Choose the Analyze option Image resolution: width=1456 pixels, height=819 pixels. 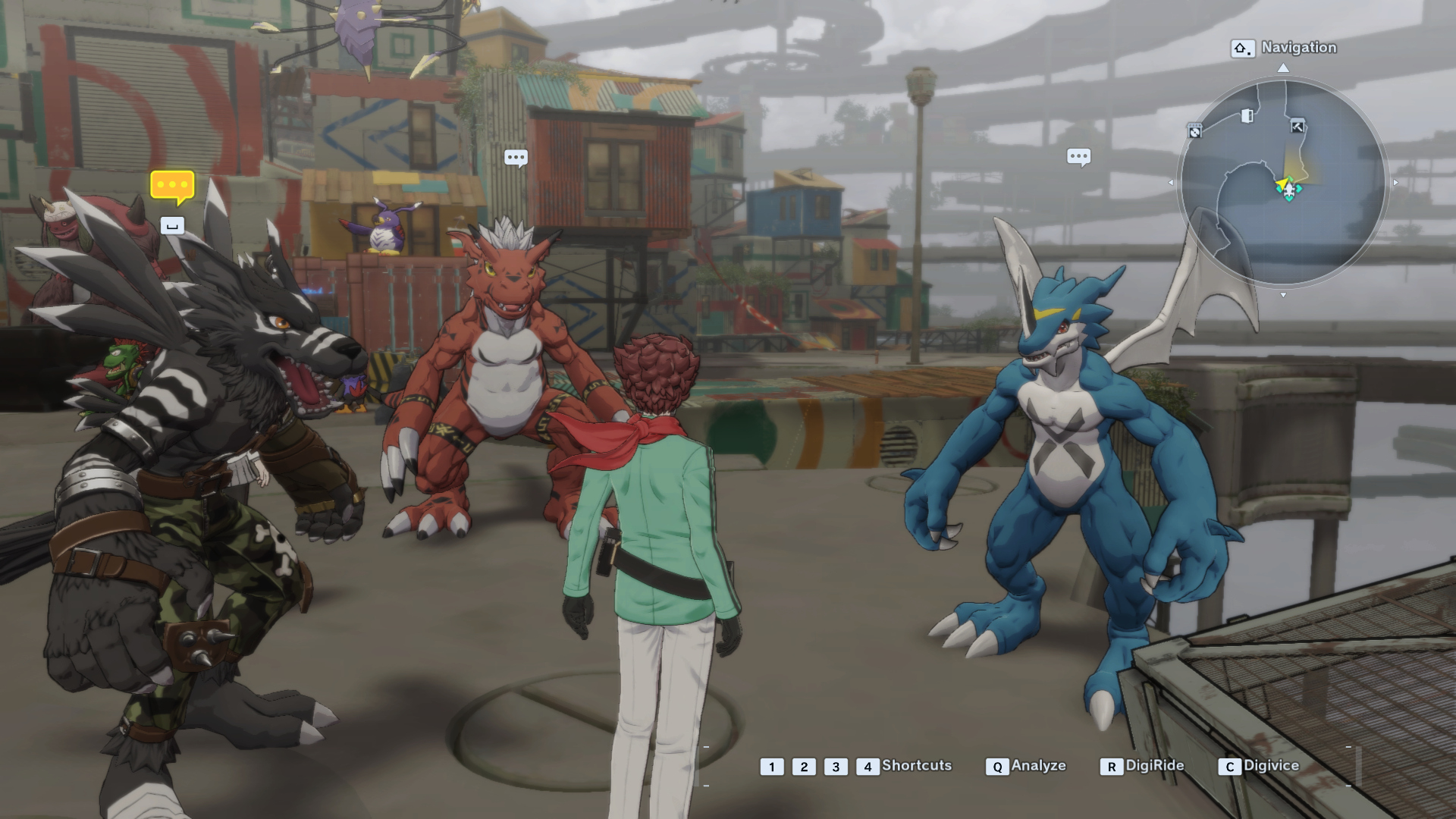pos(1028,766)
